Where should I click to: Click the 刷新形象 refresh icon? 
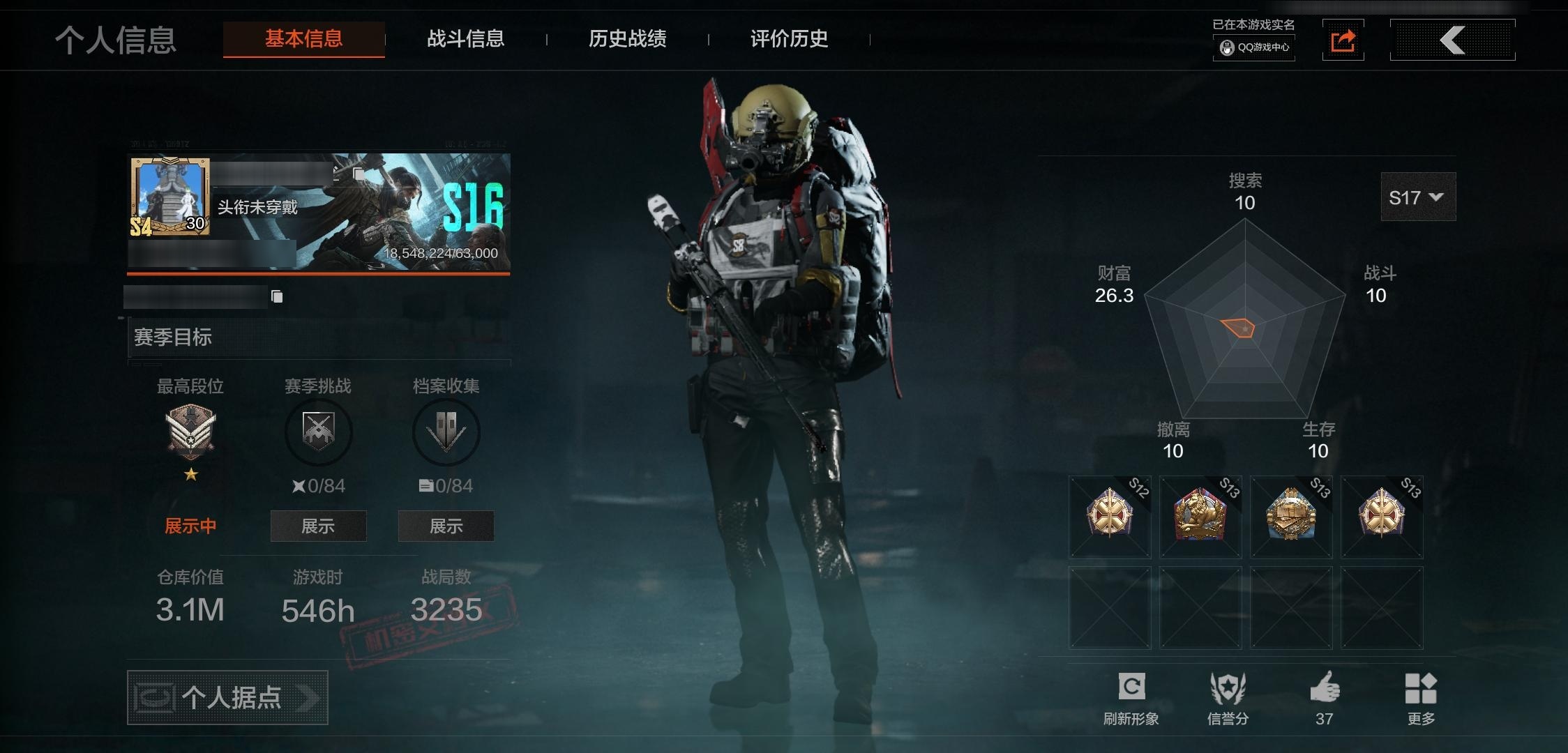1131,688
